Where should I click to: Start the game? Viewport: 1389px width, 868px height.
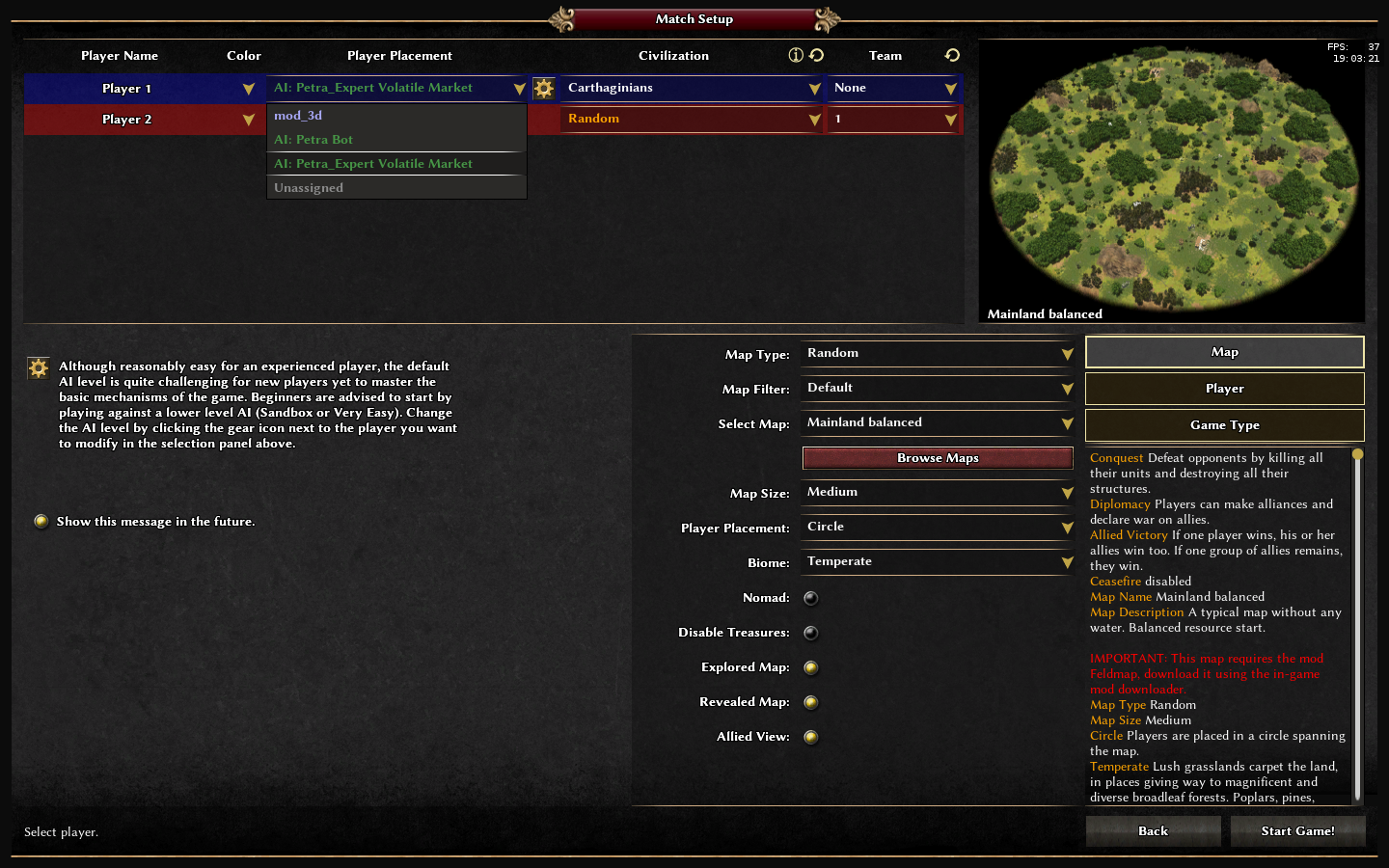1297,831
